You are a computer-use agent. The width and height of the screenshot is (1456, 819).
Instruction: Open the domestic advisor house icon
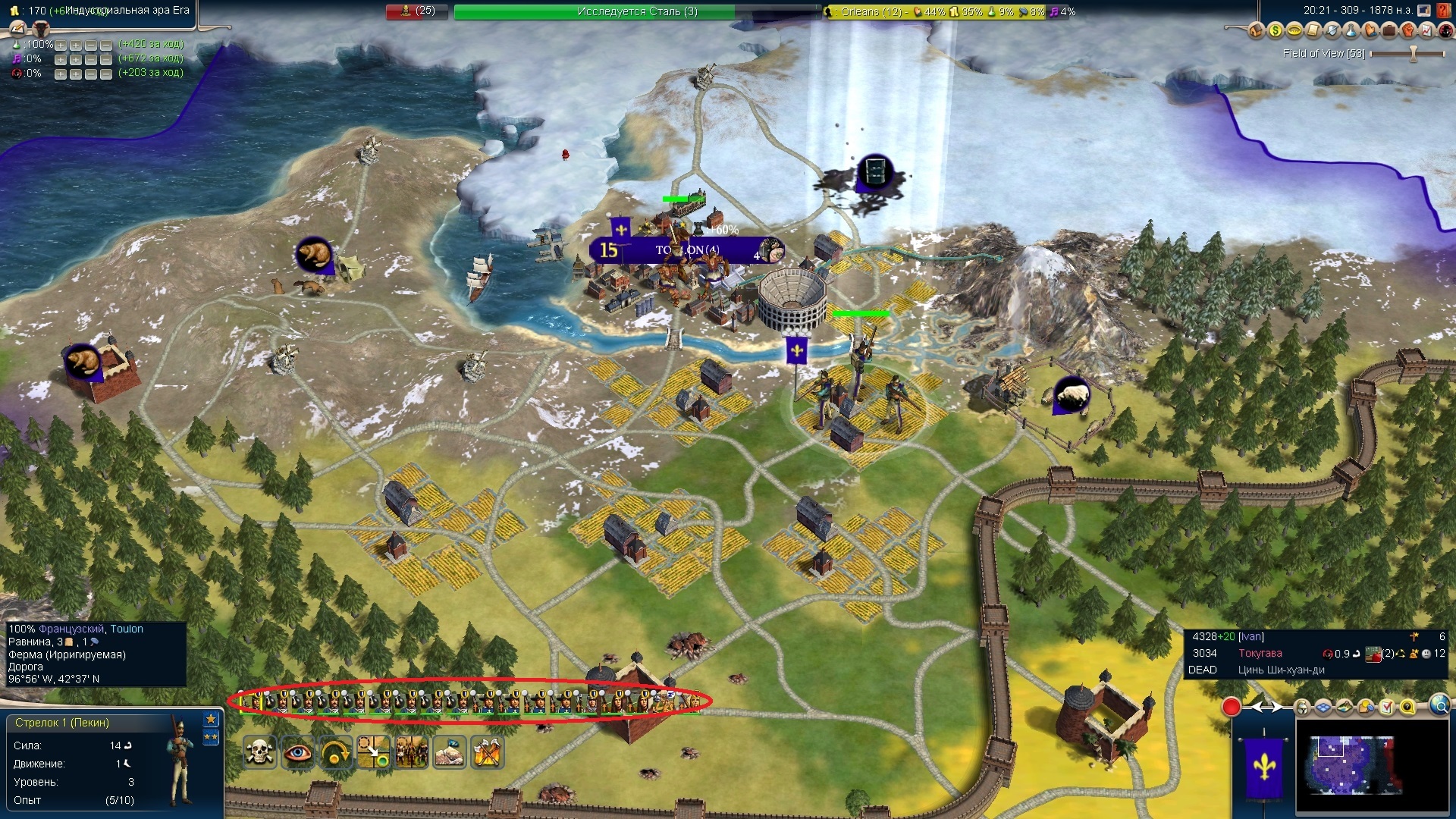[x=1256, y=30]
